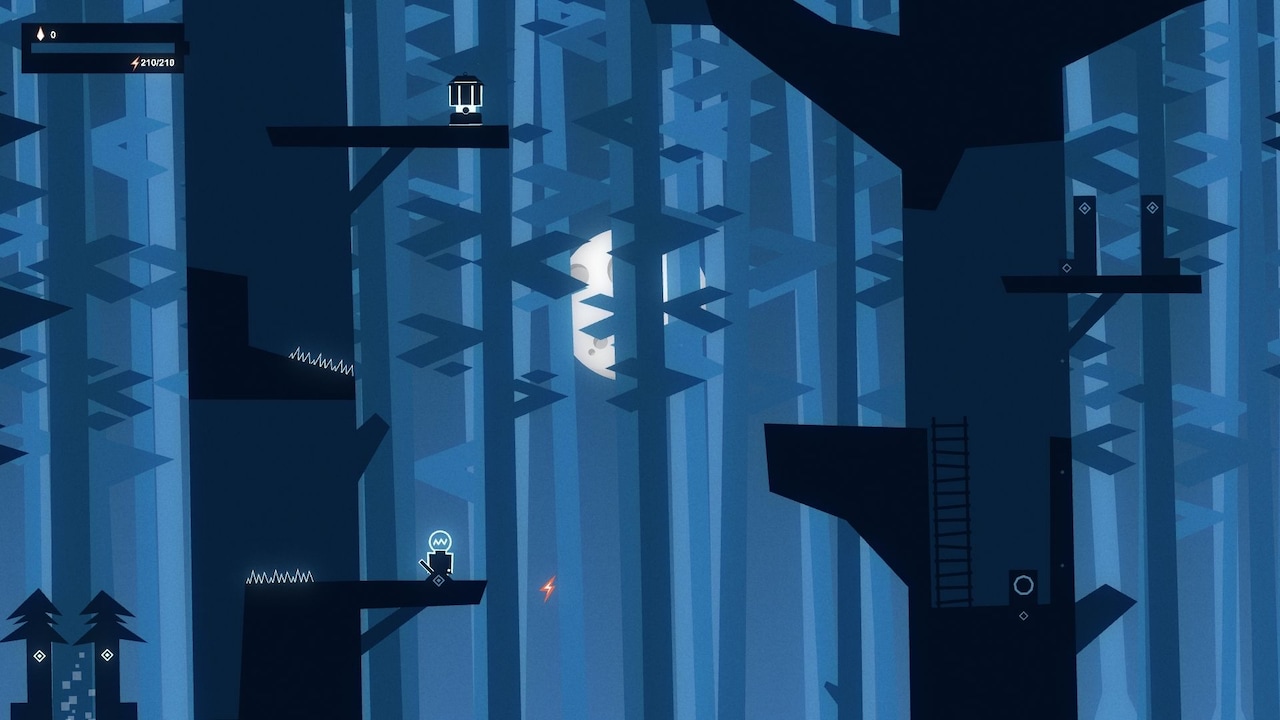Click the falling particle stream beside the pines
The width and height of the screenshot is (1280, 720).
tap(74, 680)
